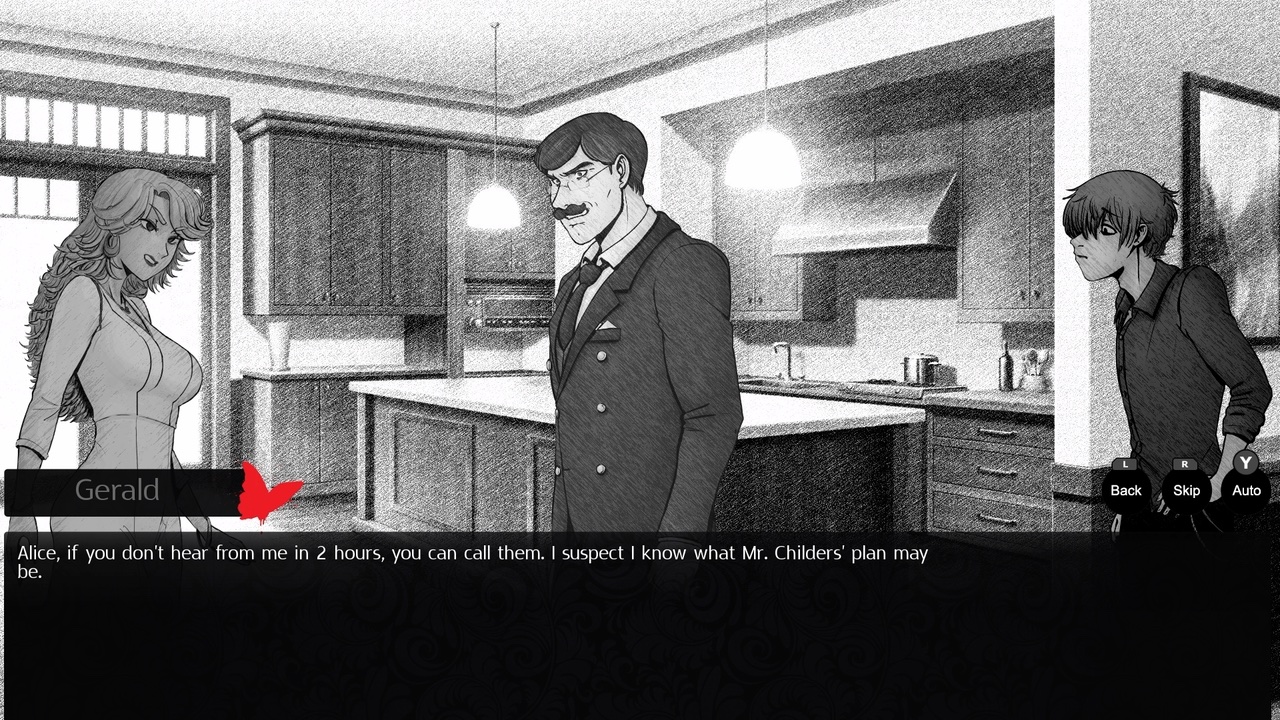
Task: Click the L shoulder button badge
Action: tap(1124, 463)
